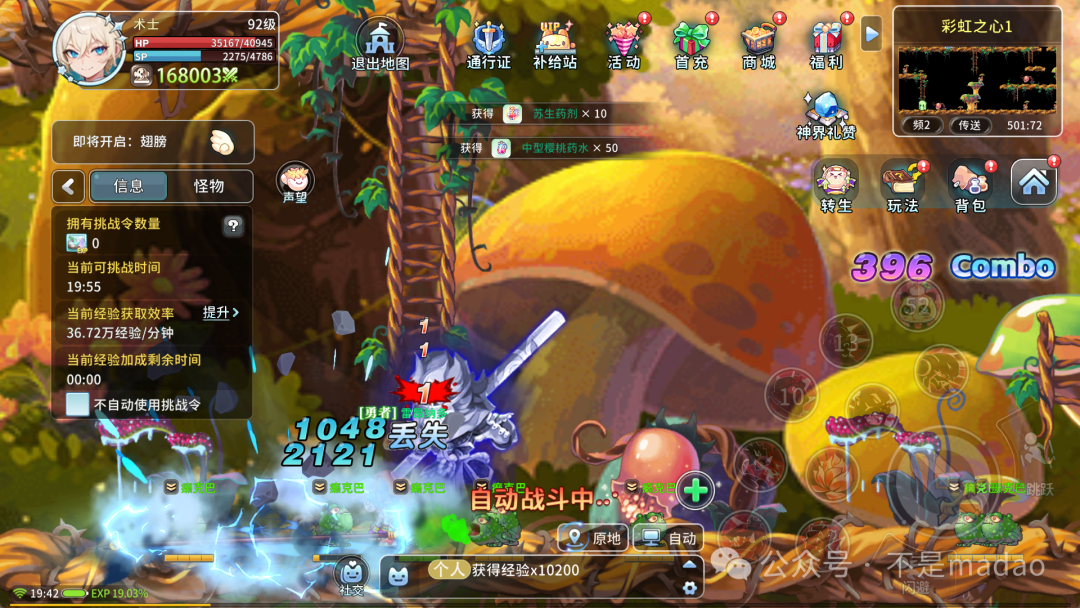Open the 转生 rebirth menu
The image size is (1080, 608).
[x=836, y=186]
